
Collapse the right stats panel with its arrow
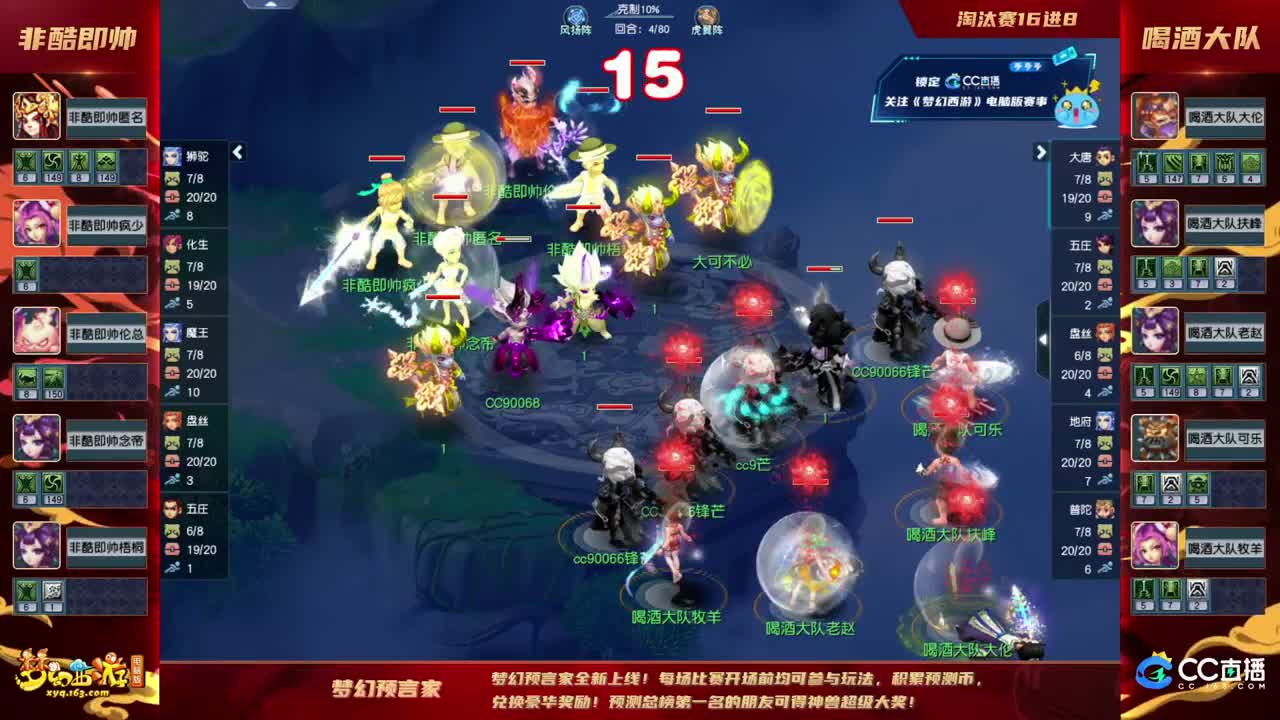(x=1040, y=154)
